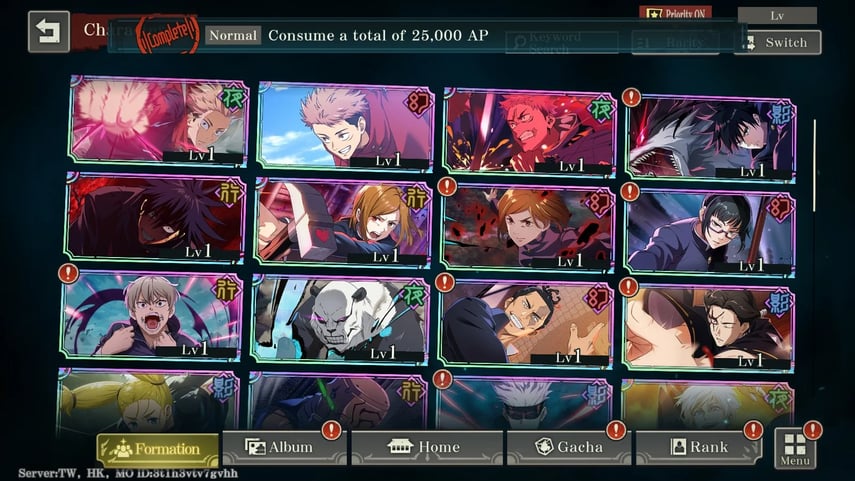Select the Panda character card

340,319
